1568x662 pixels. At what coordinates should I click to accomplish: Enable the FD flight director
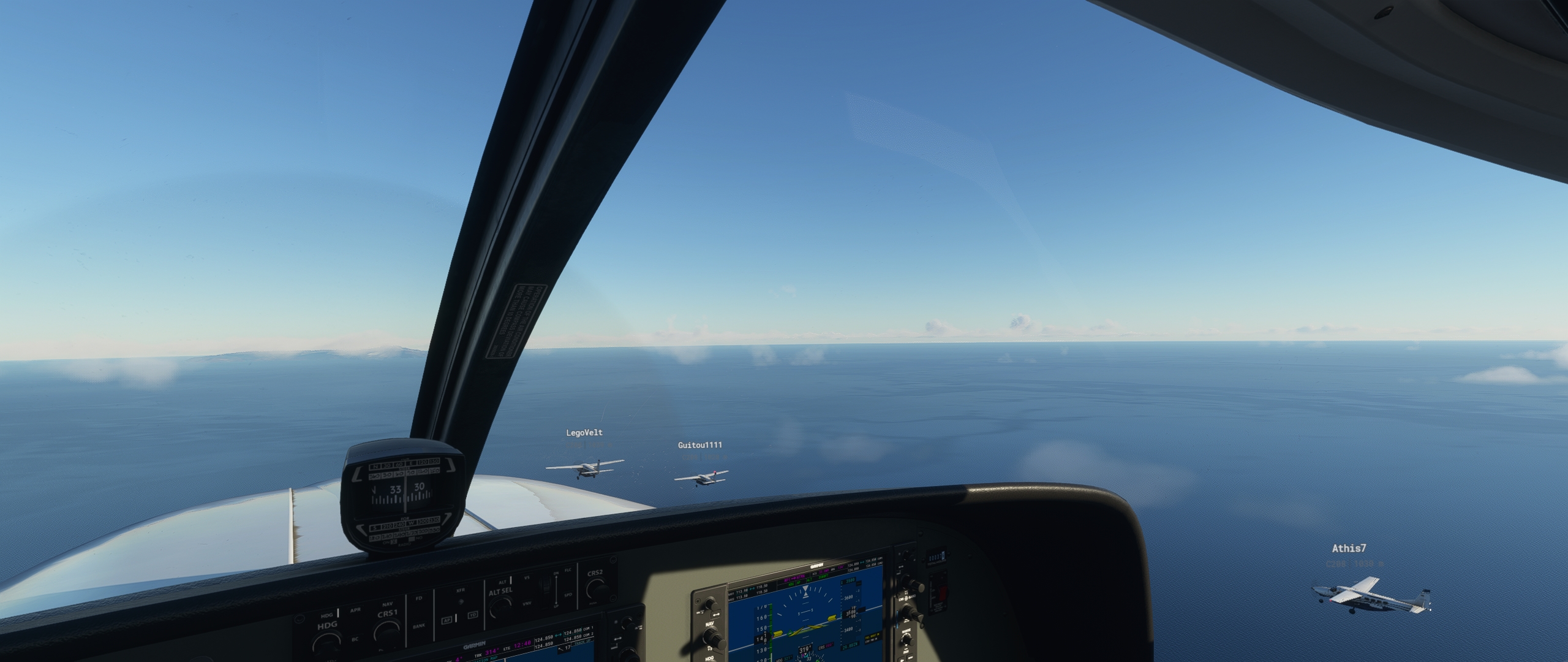[x=419, y=598]
